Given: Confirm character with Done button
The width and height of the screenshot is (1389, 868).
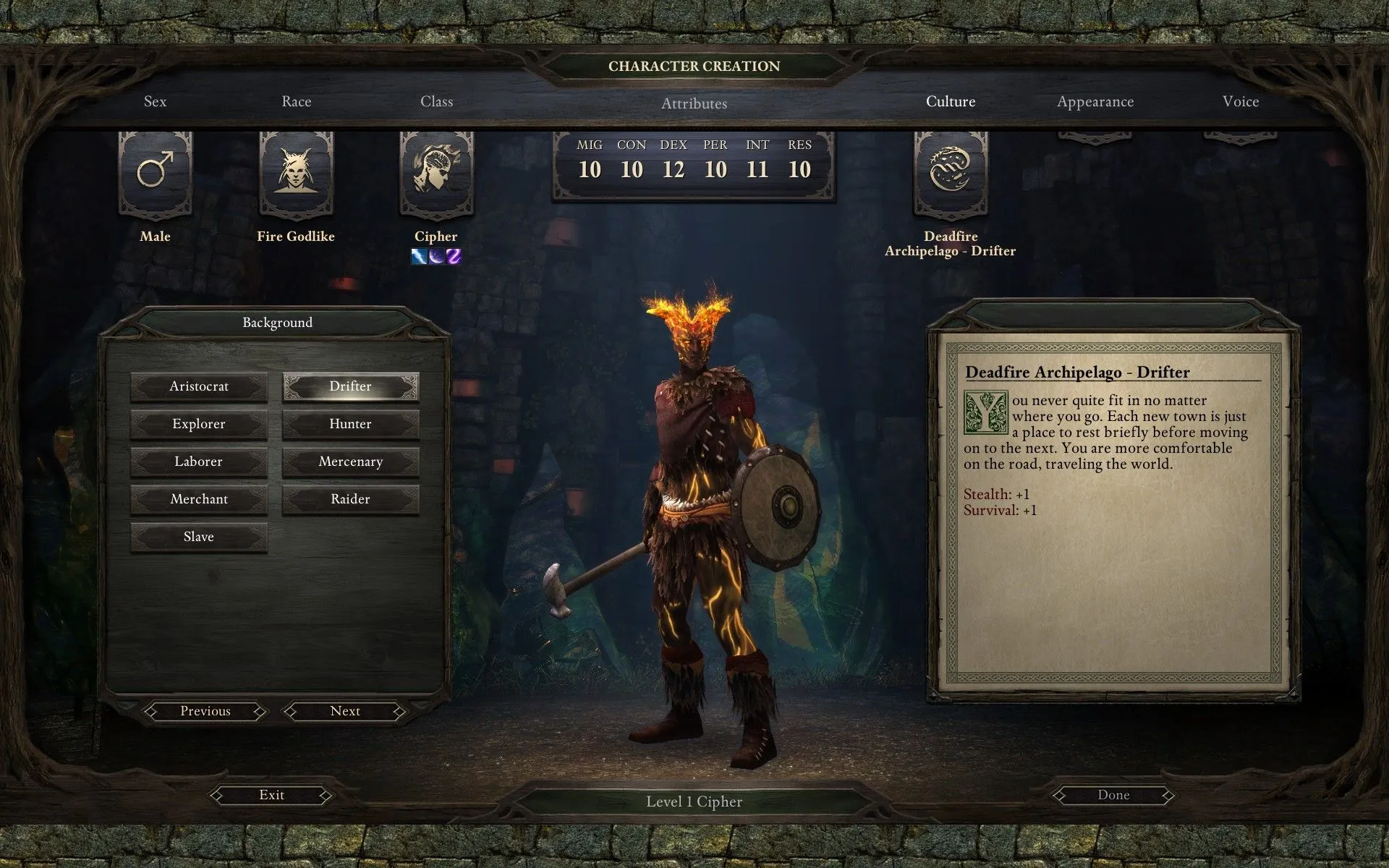Looking at the screenshot, I should (x=1113, y=795).
